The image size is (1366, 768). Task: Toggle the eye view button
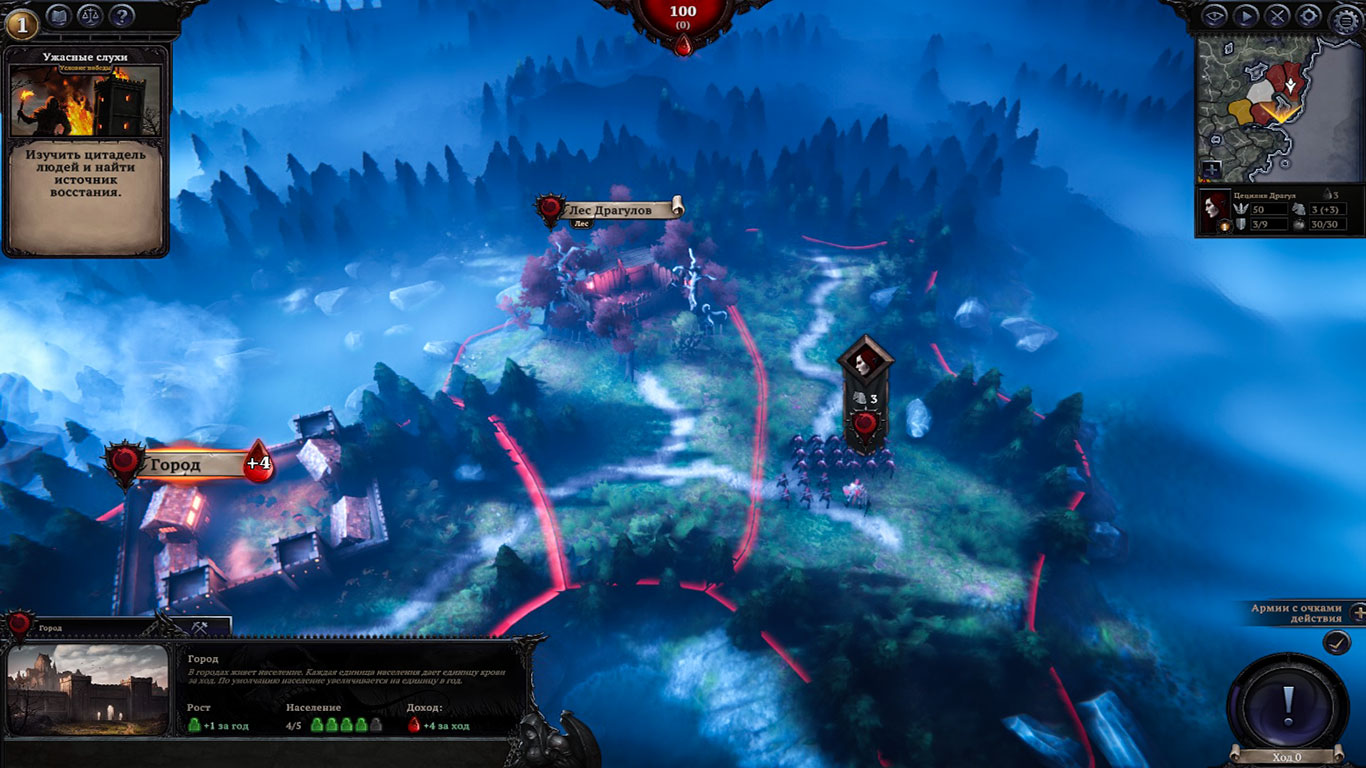[1214, 15]
